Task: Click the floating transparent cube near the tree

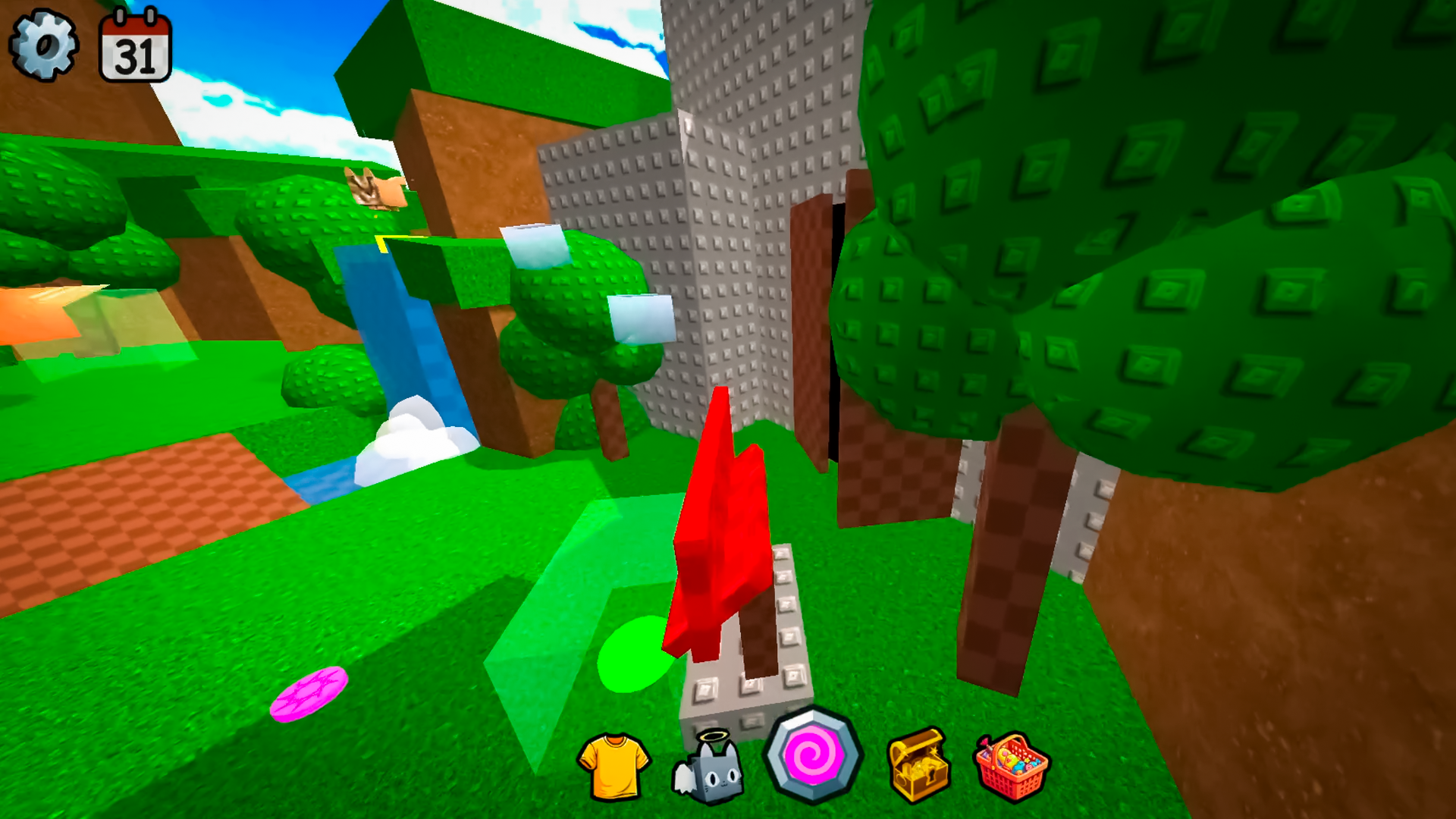Action: (x=641, y=318)
